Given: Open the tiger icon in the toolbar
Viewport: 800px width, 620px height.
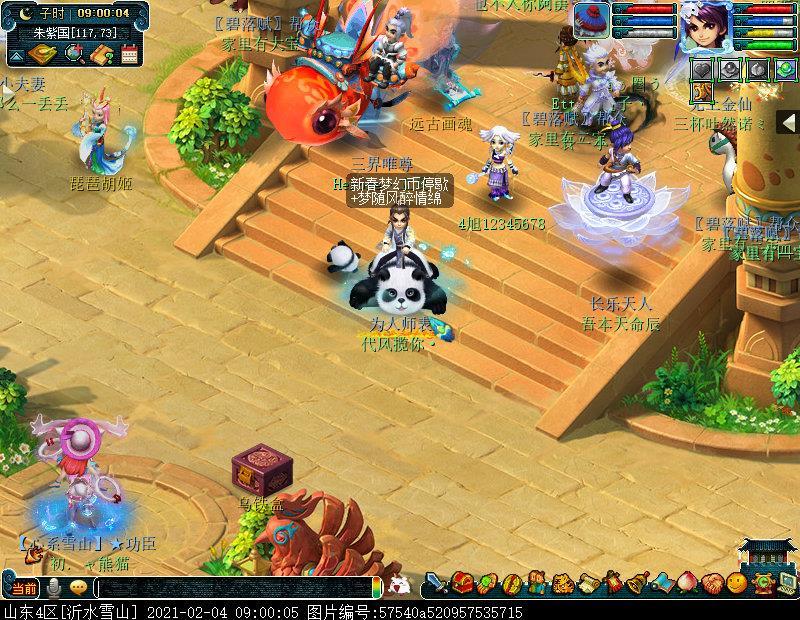Looking at the screenshot, I should click(x=562, y=583).
